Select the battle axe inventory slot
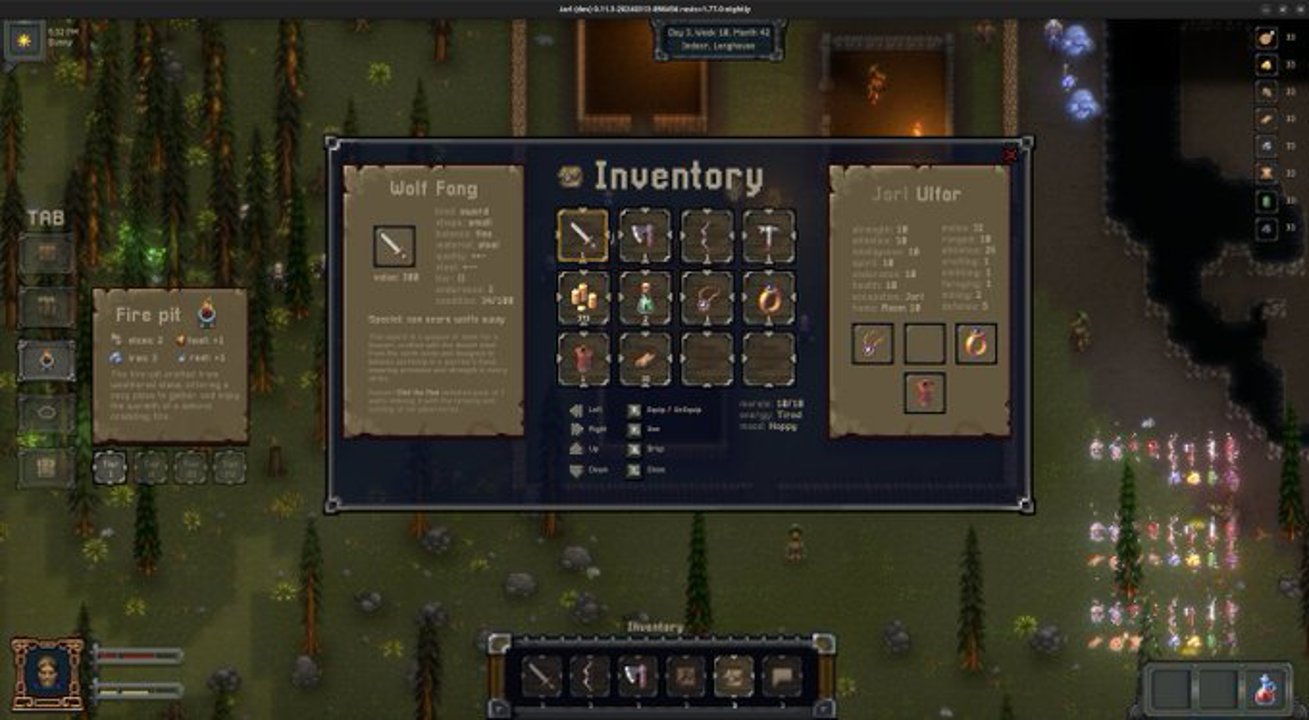The height and width of the screenshot is (720, 1309). pos(645,236)
